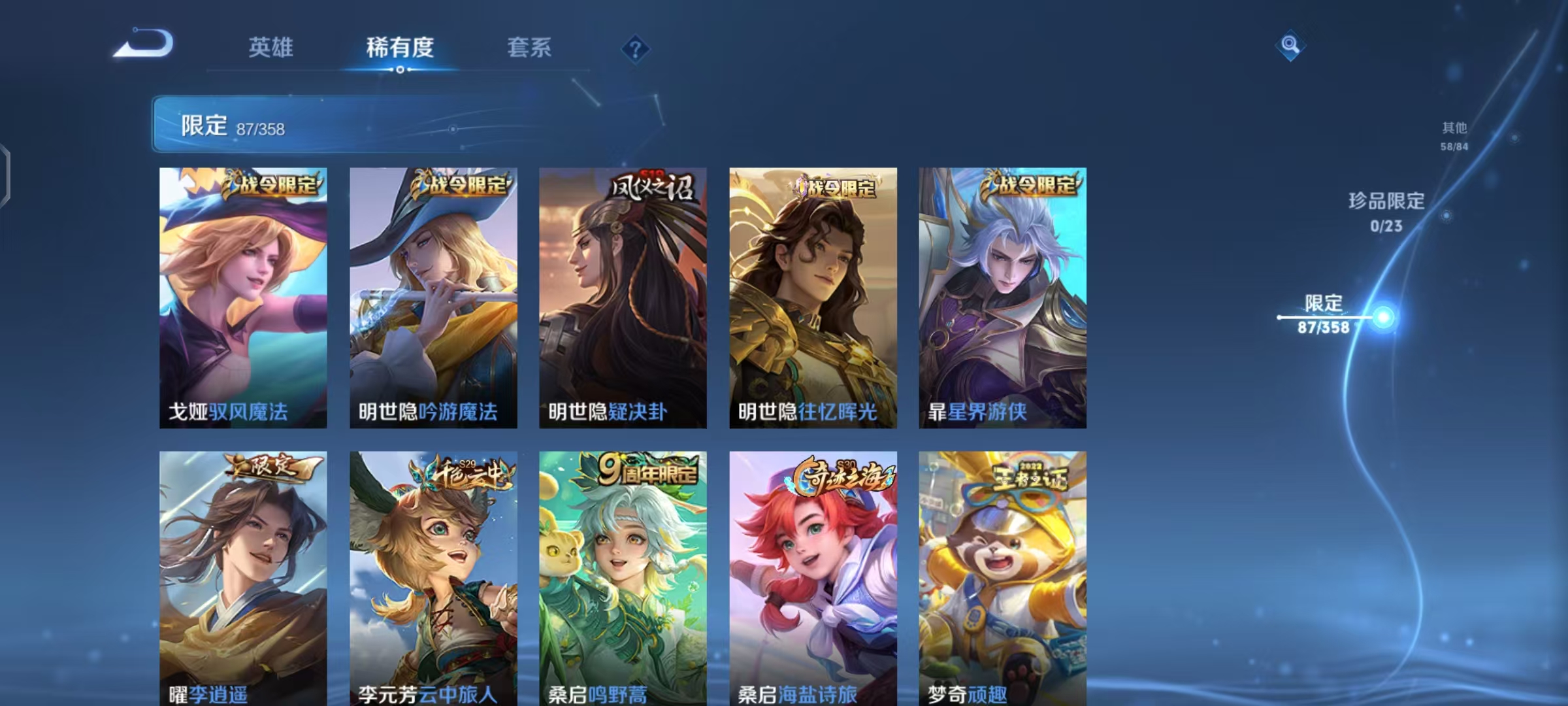Image resolution: width=1568 pixels, height=706 pixels.
Task: Select the 稀有度 tab
Action: coord(400,47)
